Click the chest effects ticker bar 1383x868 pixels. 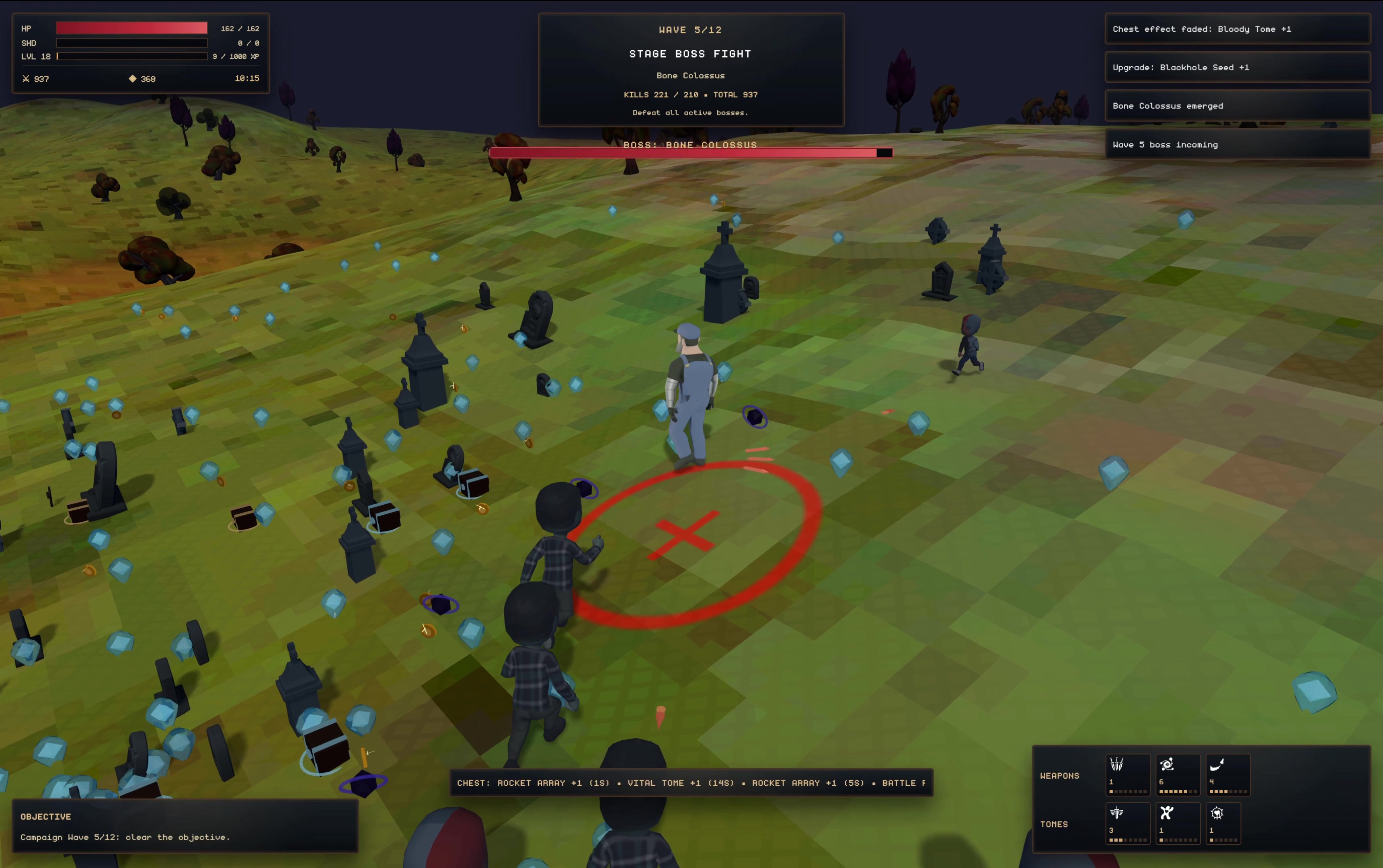[x=691, y=783]
